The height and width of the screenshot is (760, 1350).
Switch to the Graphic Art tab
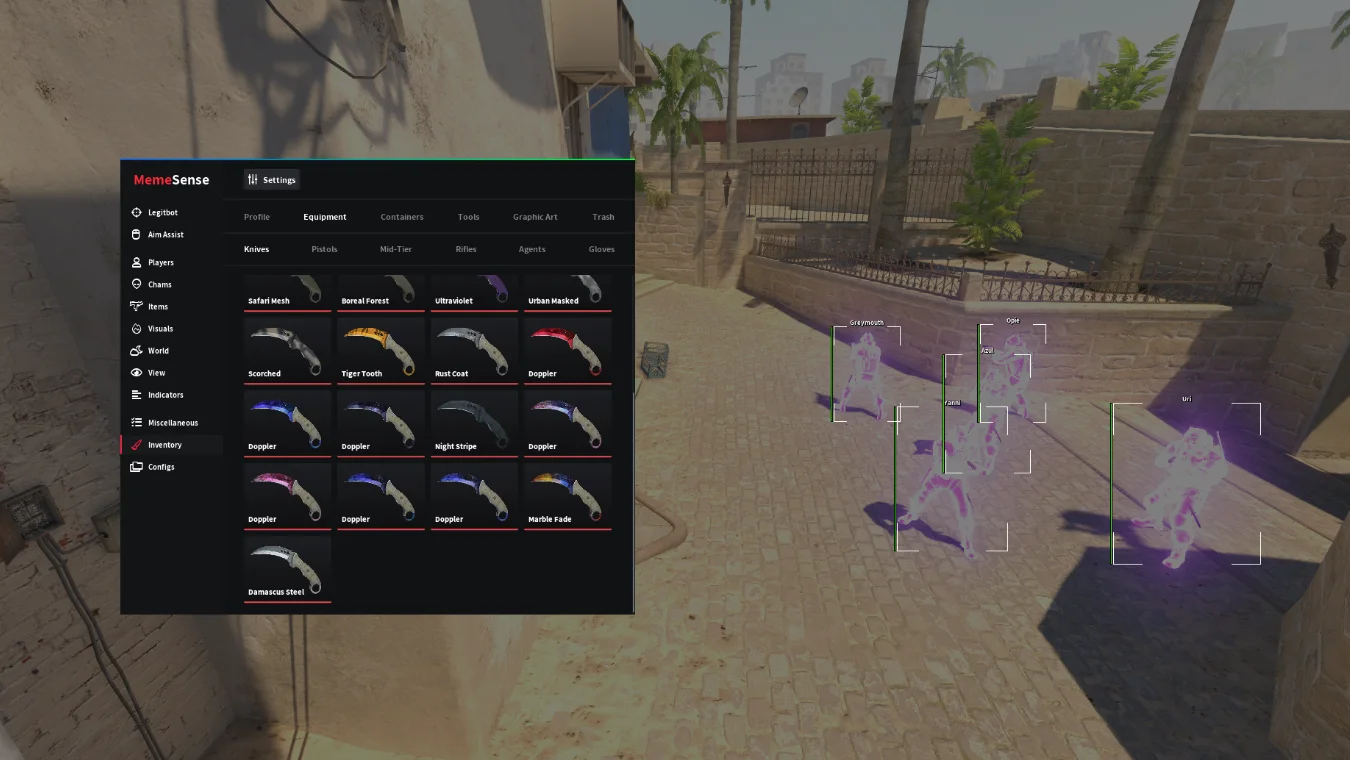point(535,217)
